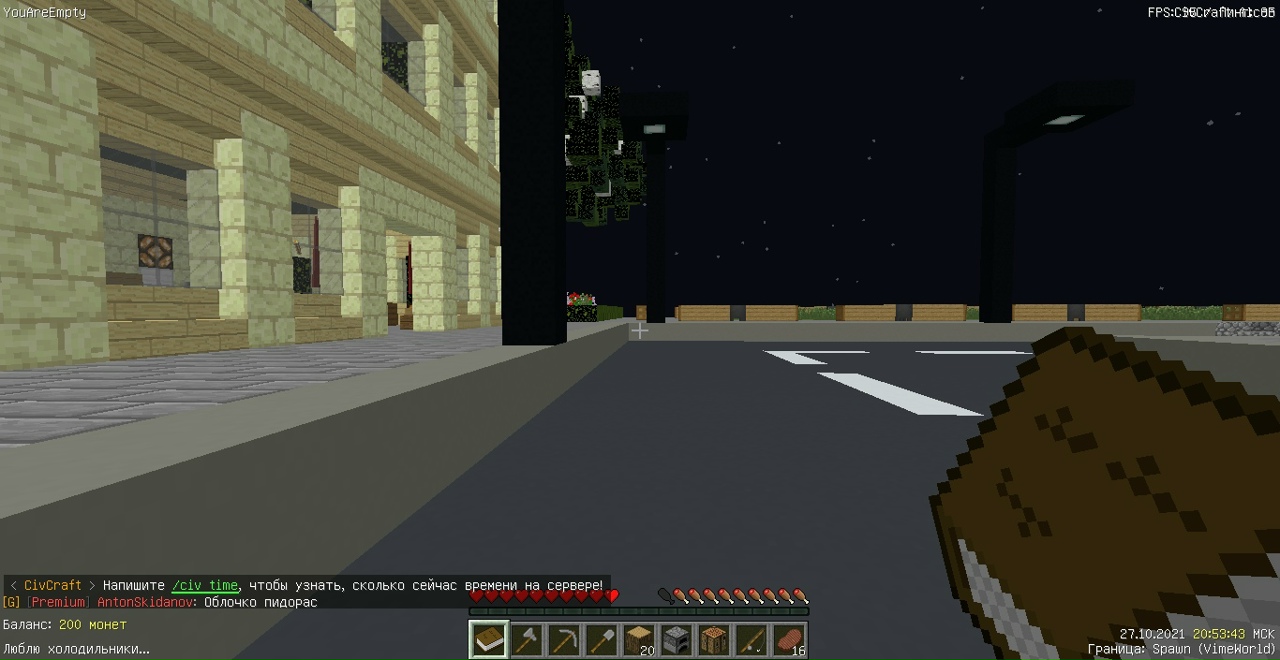This screenshot has width=1280, height=660.
Task: Select the fishing rod slot
Action: 751,640
